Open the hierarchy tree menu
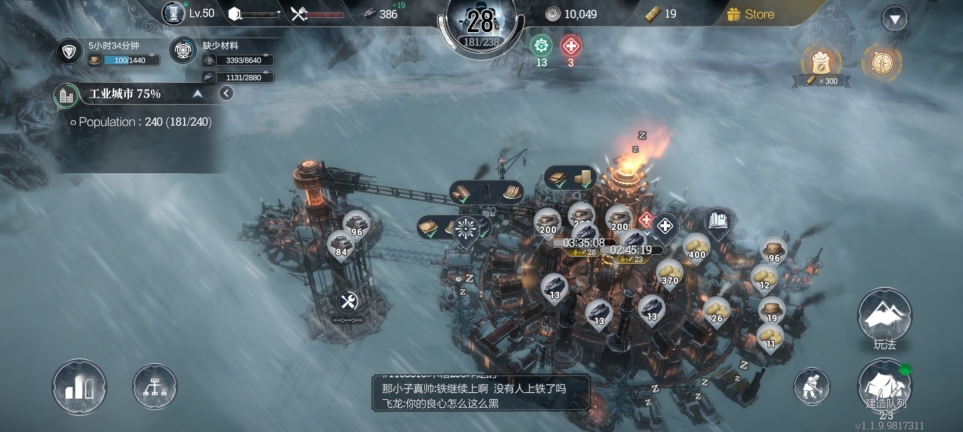 click(155, 386)
